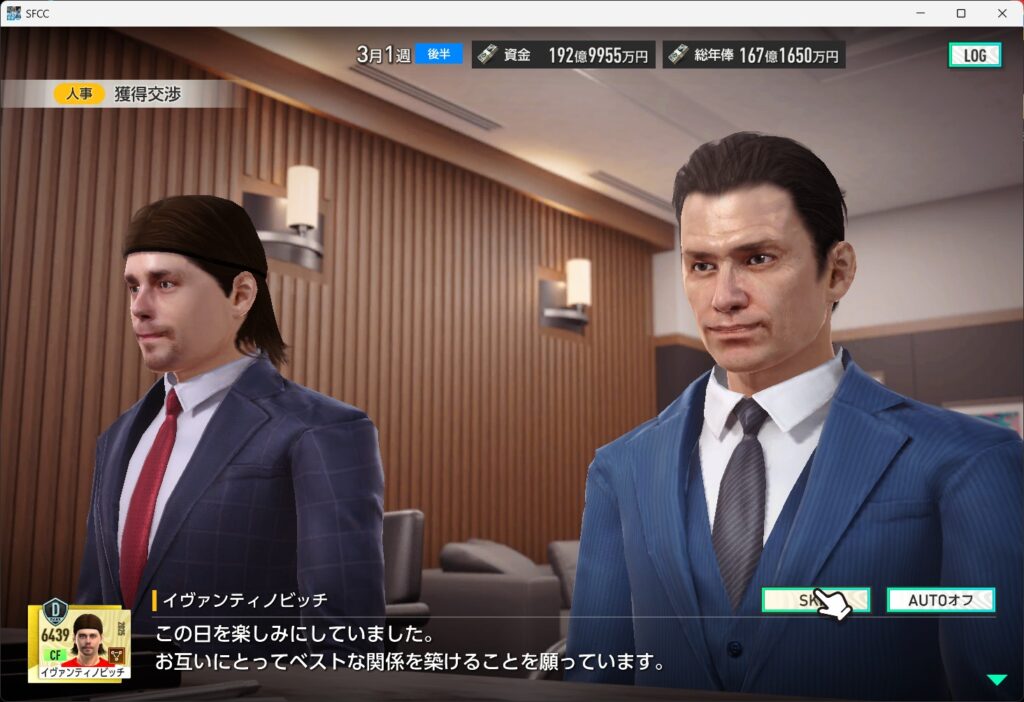Toggle the AUTOオフ auto-advance button
This screenshot has height=702, width=1024.
[940, 600]
